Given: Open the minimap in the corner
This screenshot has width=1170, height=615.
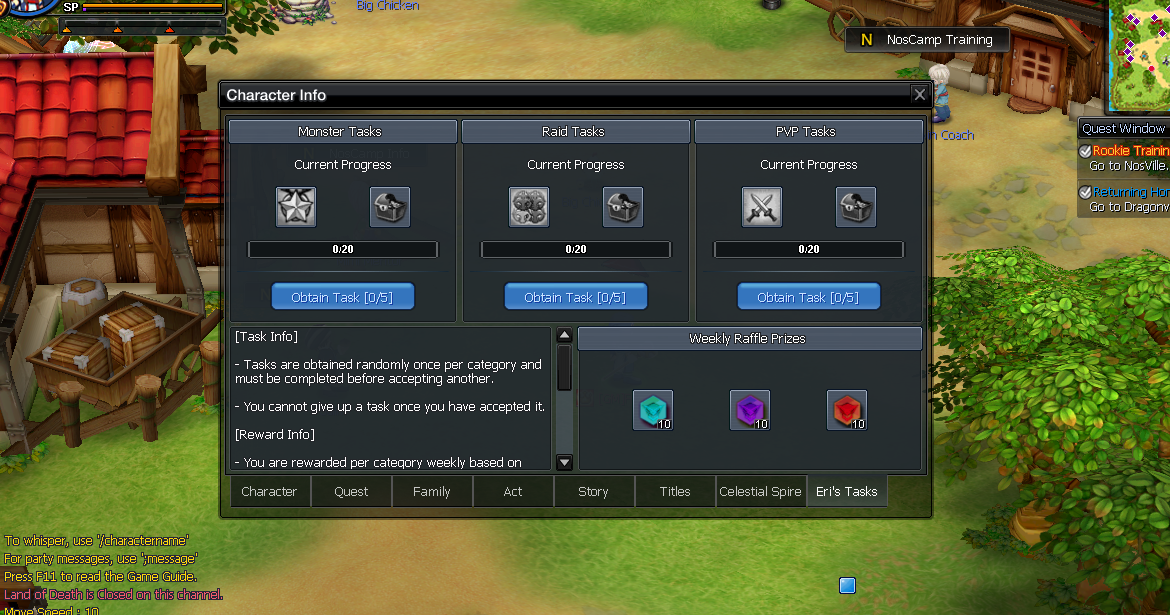Looking at the screenshot, I should 1141,55.
